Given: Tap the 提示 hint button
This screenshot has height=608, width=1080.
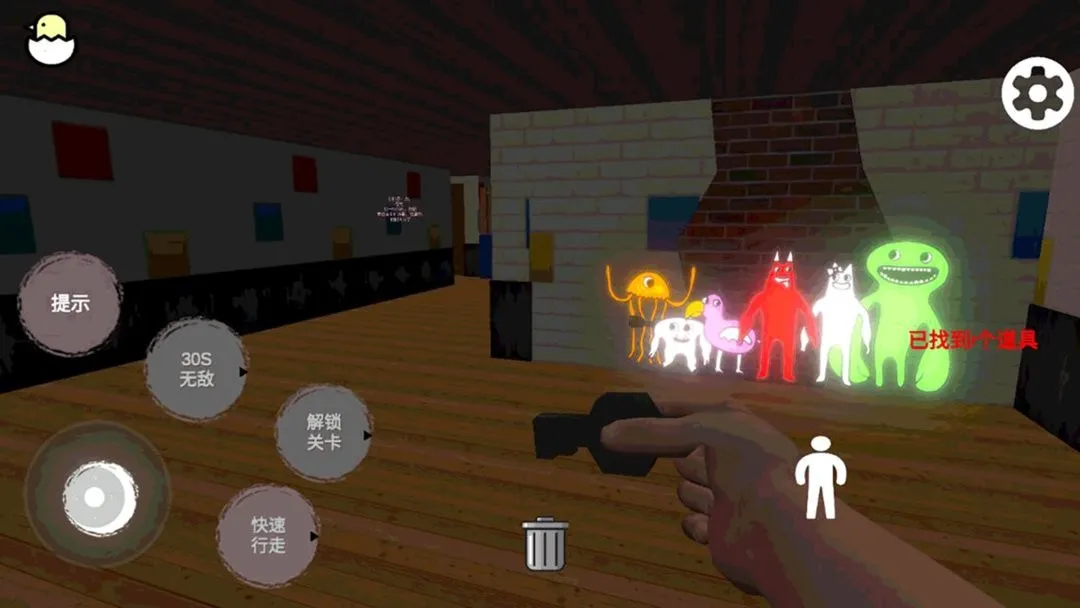Looking at the screenshot, I should (70, 304).
